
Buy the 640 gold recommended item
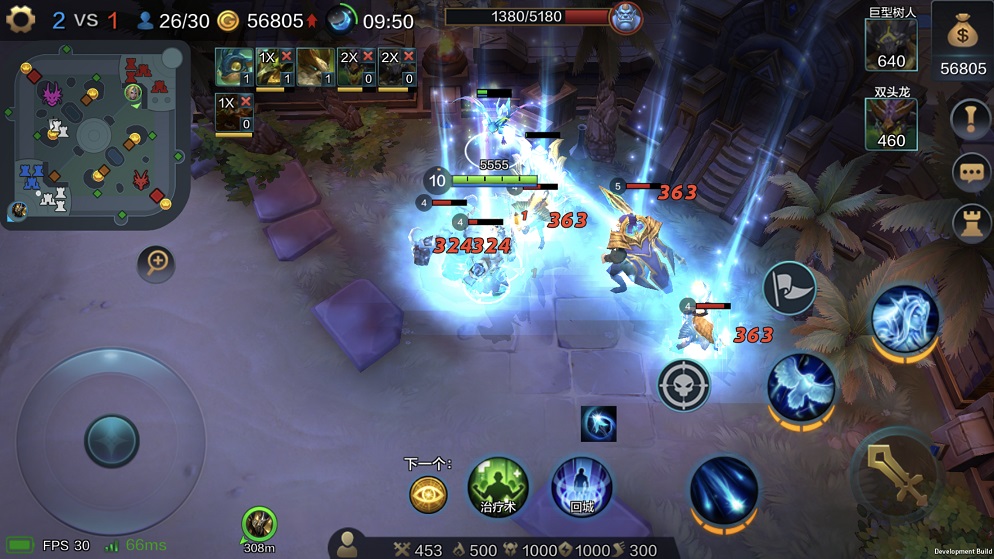890,45
